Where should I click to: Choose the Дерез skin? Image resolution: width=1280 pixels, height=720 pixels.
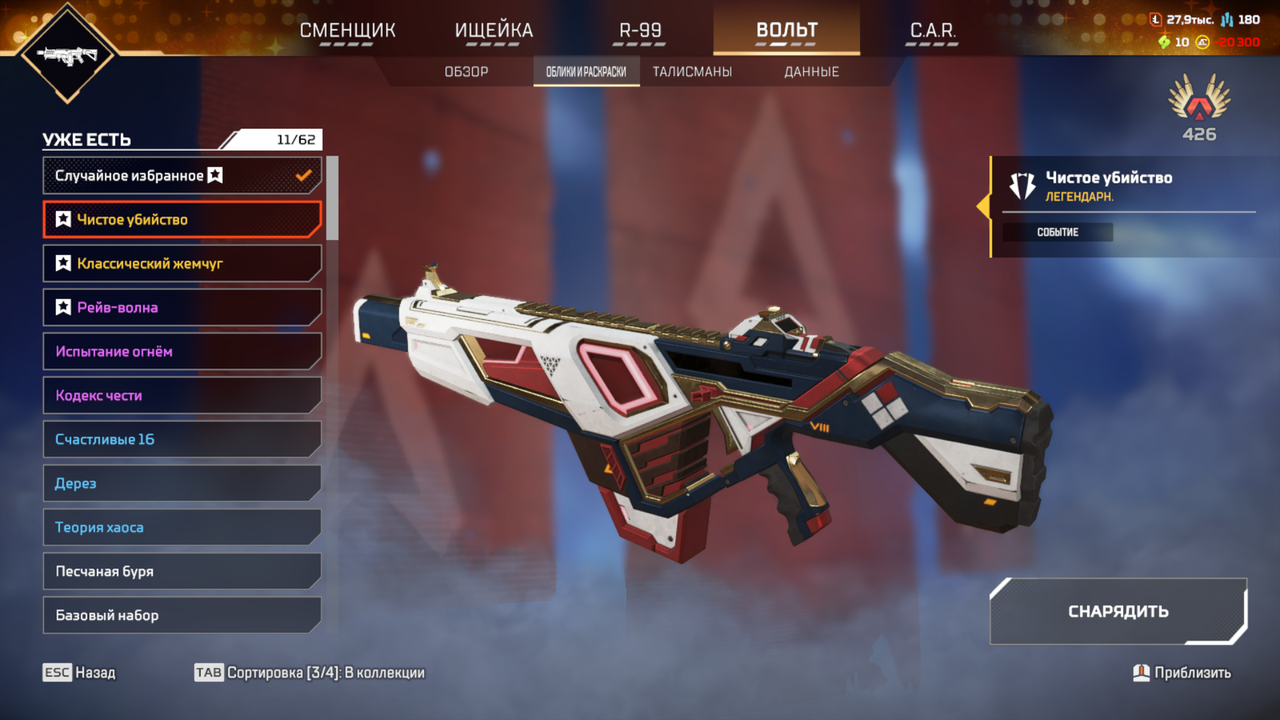pyautogui.click(x=182, y=484)
